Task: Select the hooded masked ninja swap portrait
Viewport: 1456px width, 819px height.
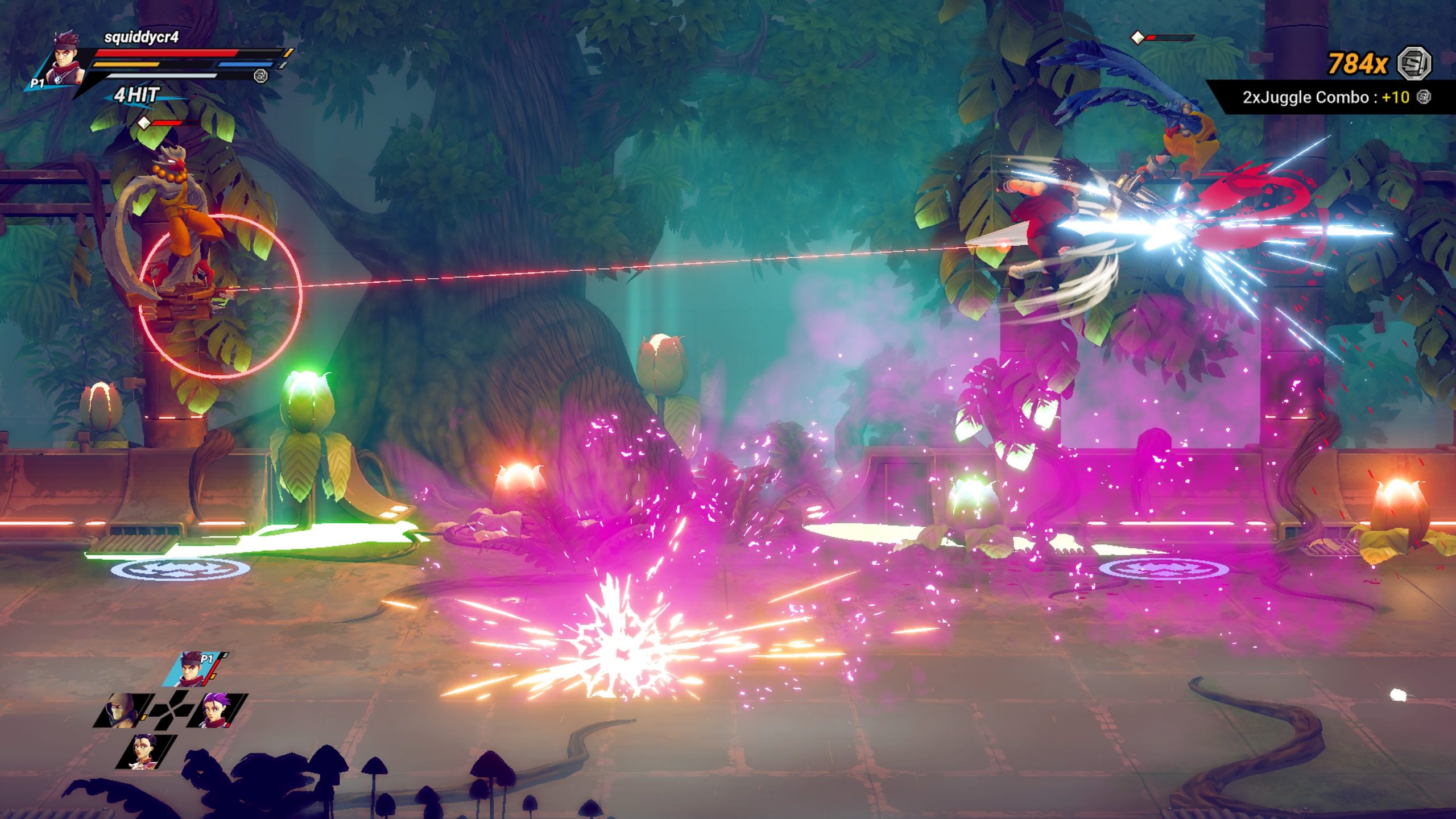Action: (122, 710)
